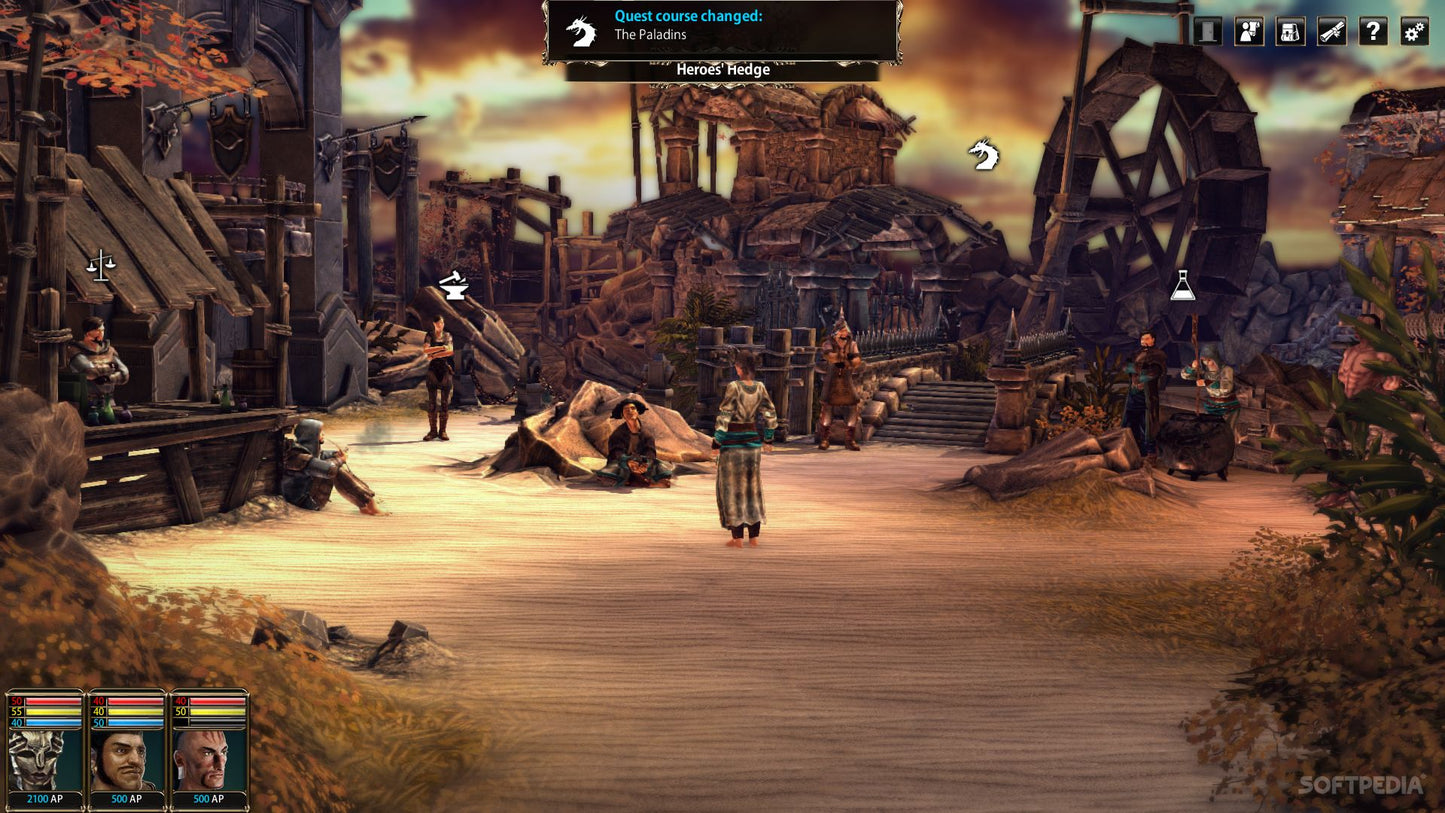
Task: Select the mustached dark-haired hero portrait
Action: click(127, 760)
